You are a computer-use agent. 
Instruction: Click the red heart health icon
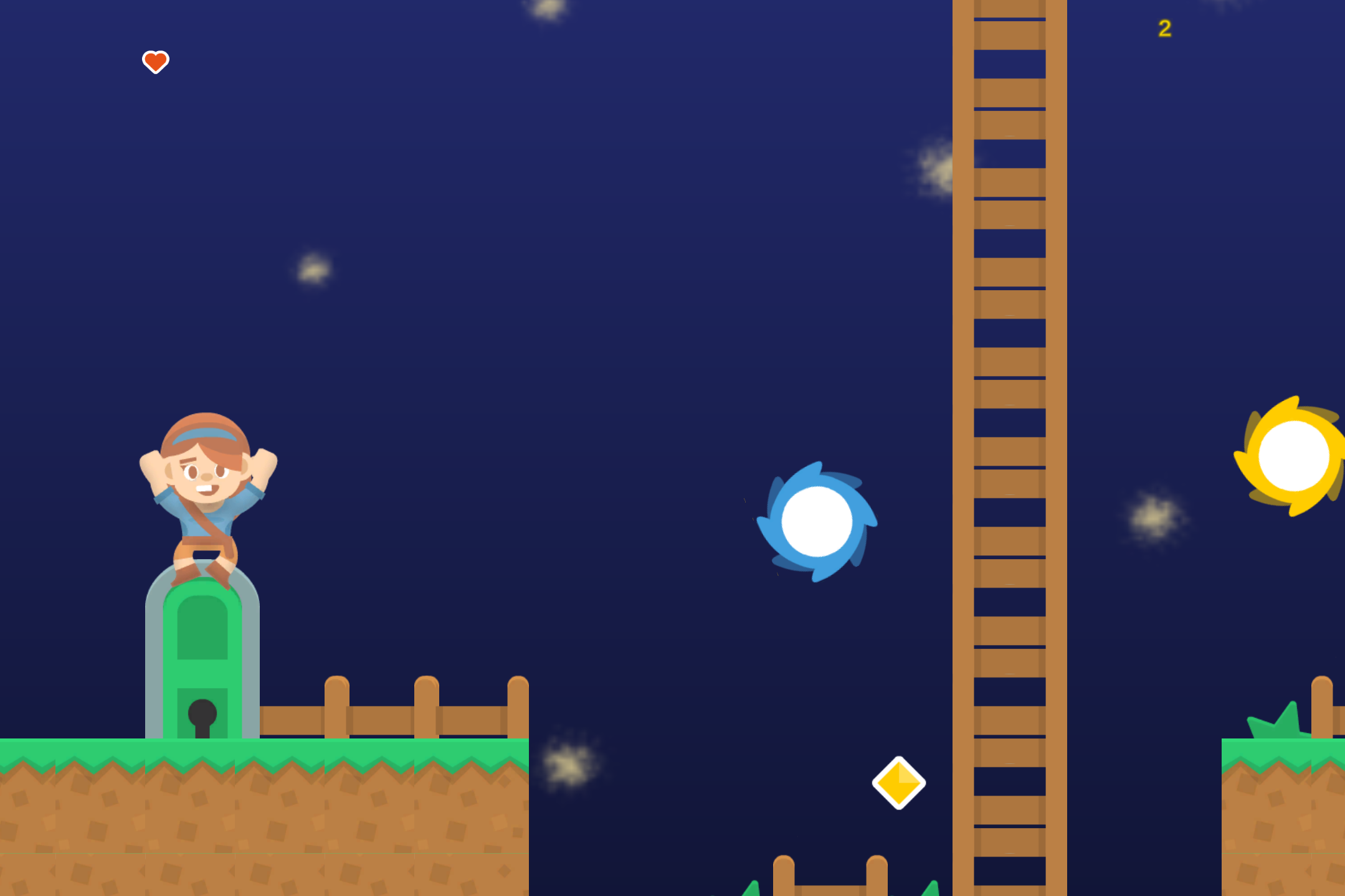click(x=154, y=62)
